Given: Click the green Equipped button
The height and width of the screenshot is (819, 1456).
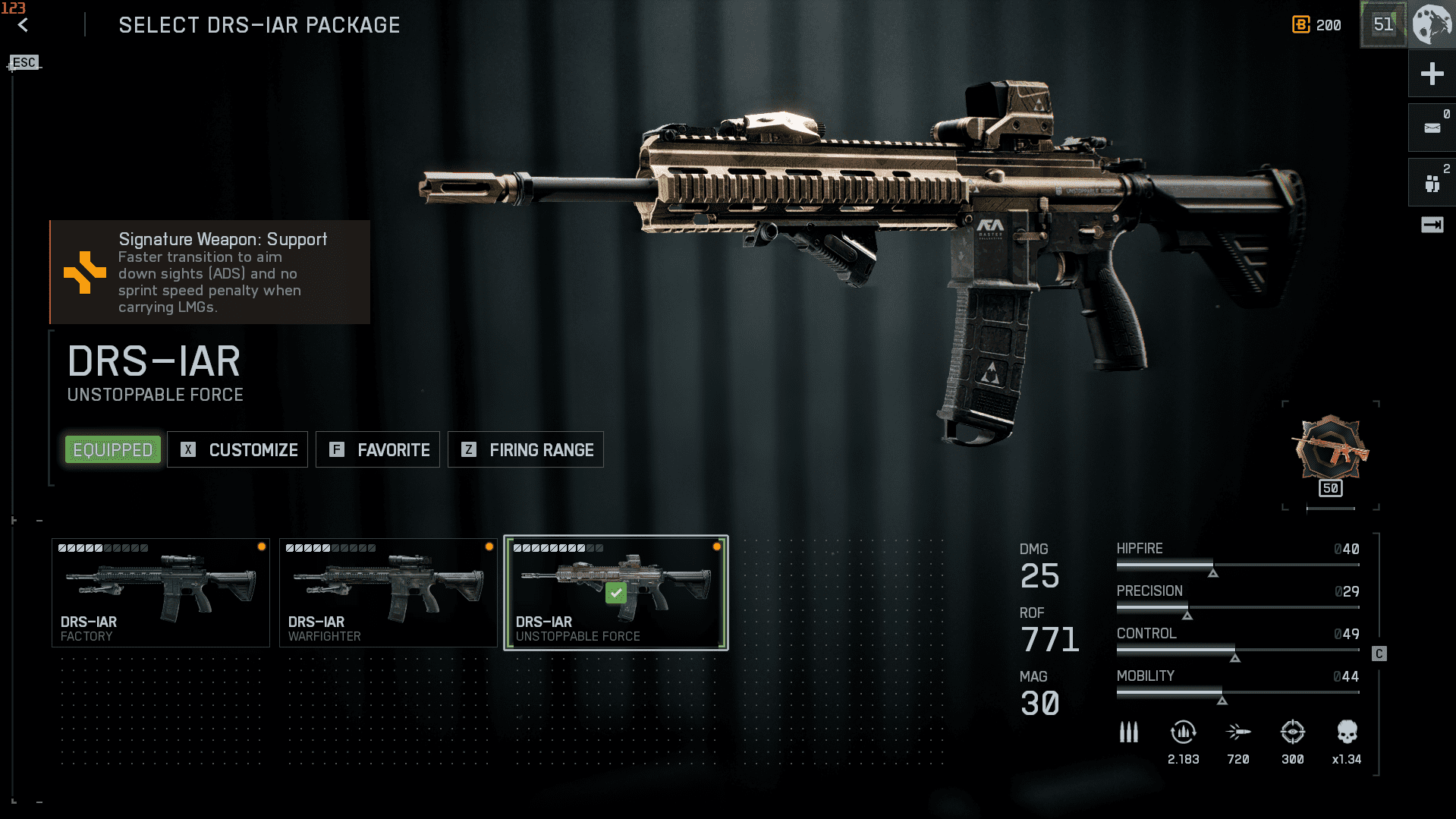Looking at the screenshot, I should [x=113, y=450].
